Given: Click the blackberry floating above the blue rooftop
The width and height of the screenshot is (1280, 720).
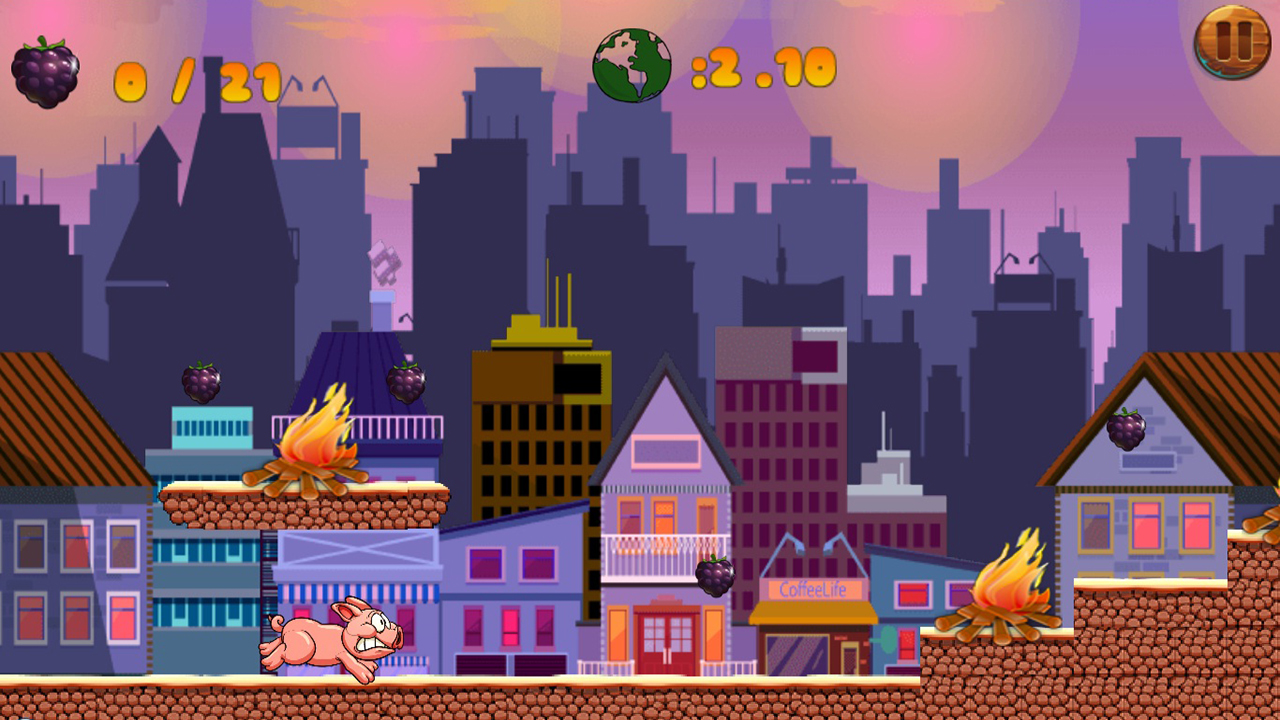Looking at the screenshot, I should click(200, 383).
